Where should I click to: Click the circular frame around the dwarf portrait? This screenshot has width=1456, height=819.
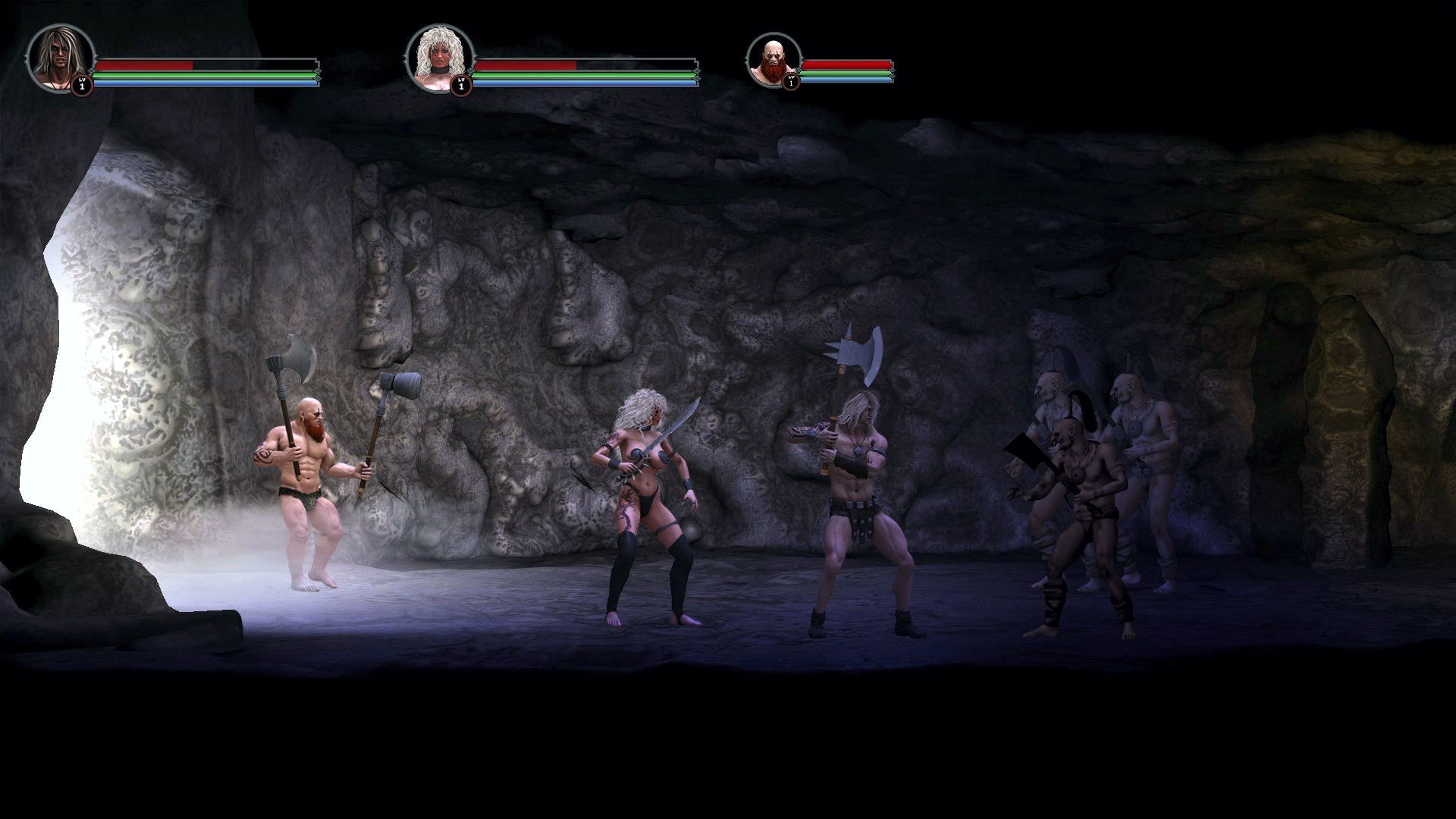(x=773, y=34)
